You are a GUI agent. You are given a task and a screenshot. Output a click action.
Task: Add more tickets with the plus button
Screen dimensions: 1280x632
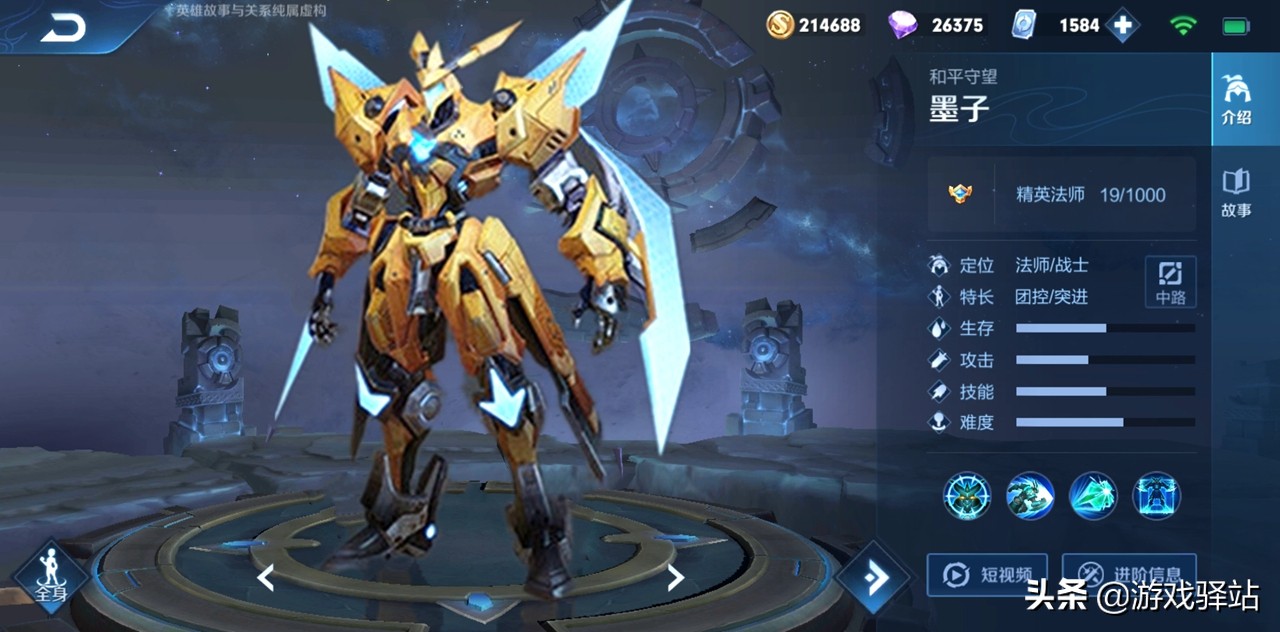[1122, 26]
